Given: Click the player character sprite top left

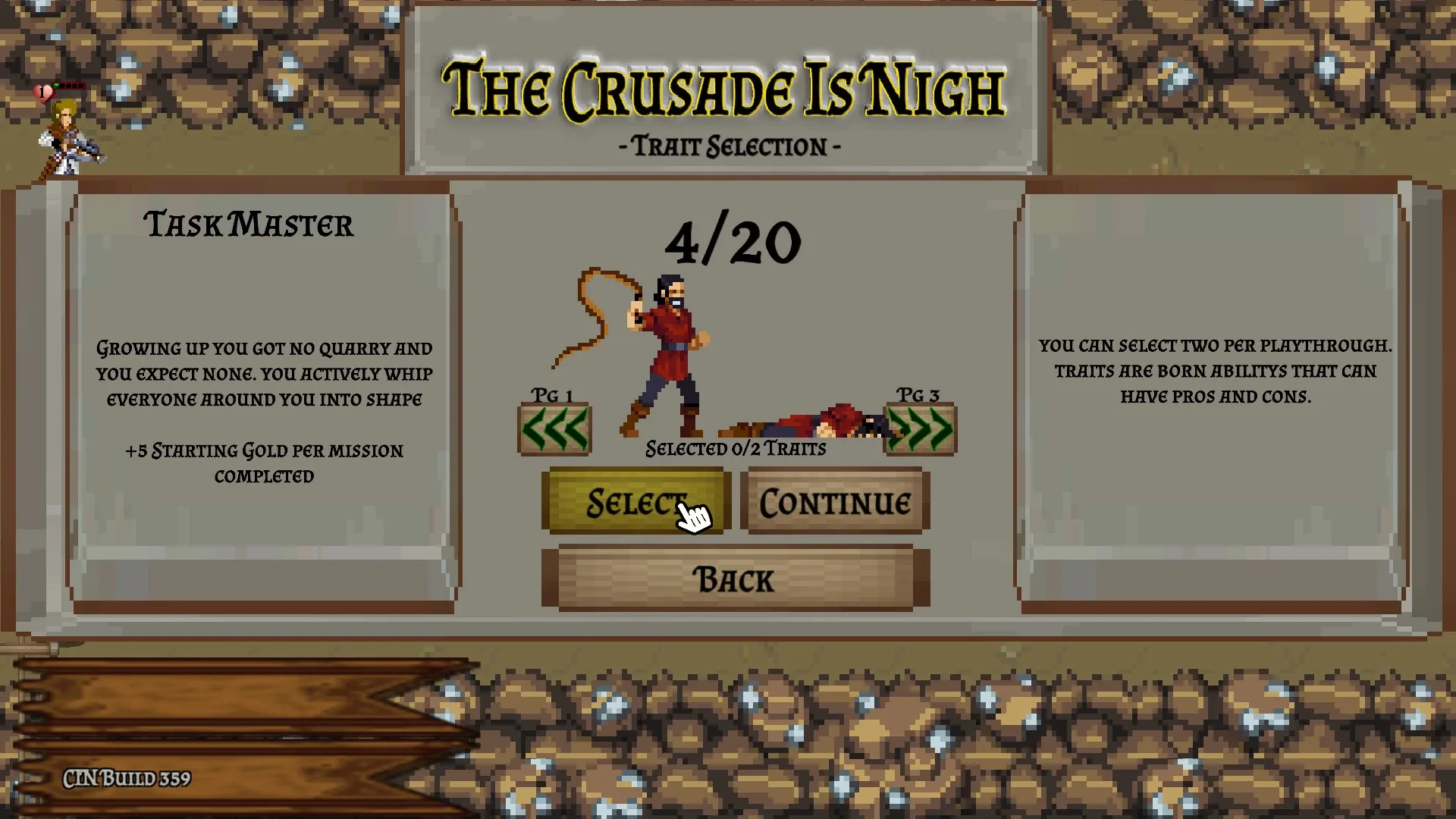Looking at the screenshot, I should [x=67, y=136].
